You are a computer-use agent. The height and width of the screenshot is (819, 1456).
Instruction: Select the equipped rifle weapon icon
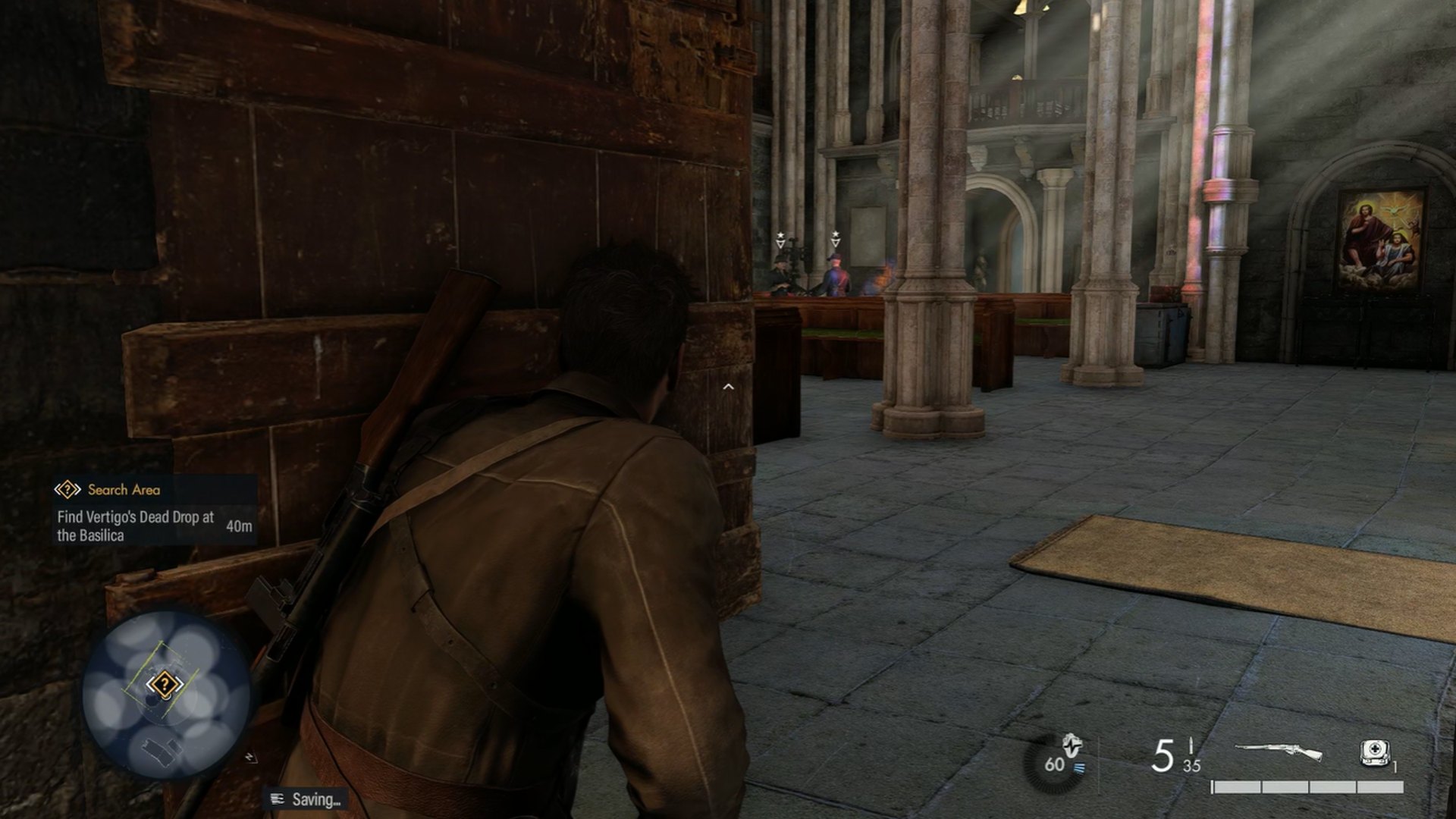click(1279, 752)
